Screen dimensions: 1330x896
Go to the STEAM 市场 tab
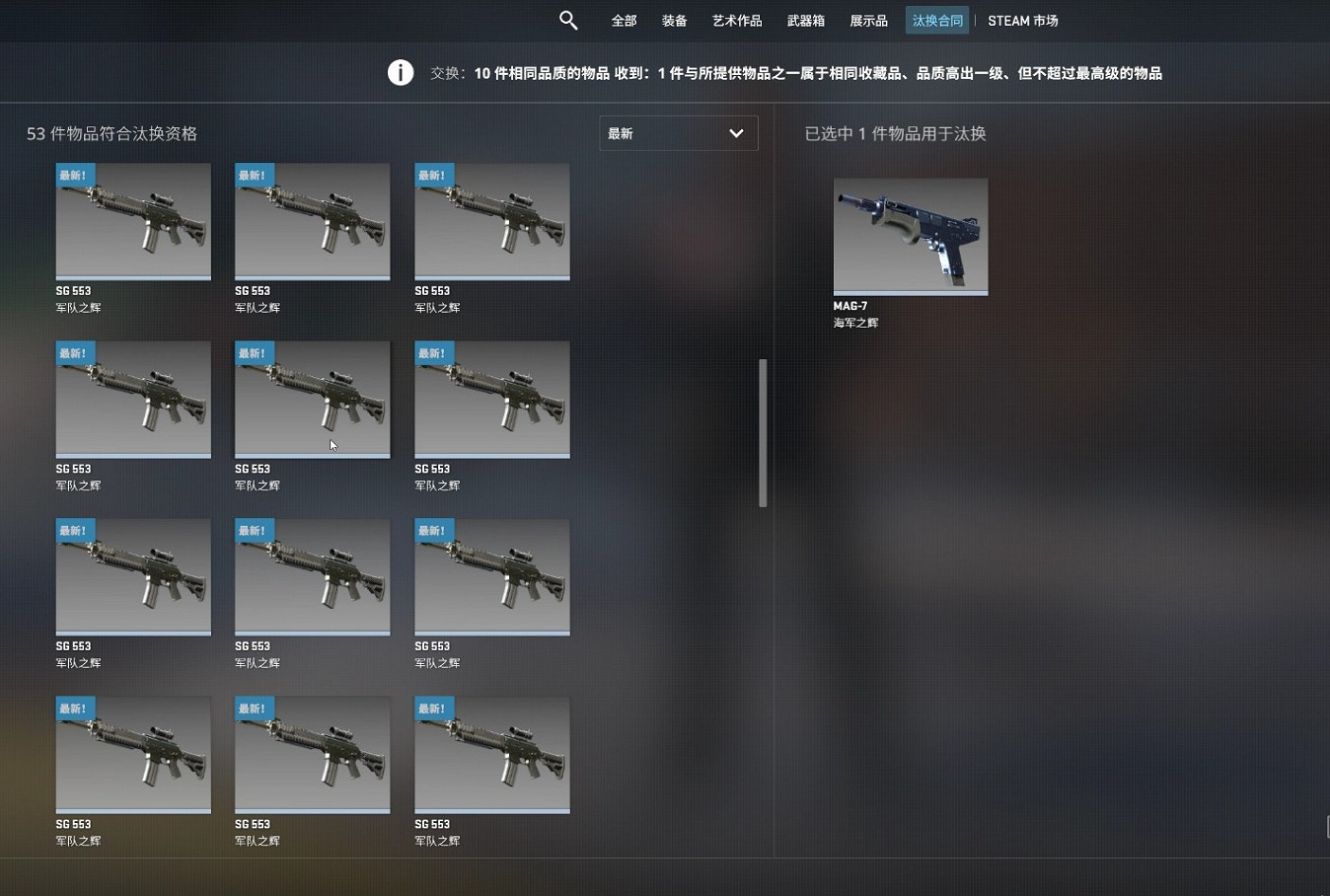click(1022, 20)
